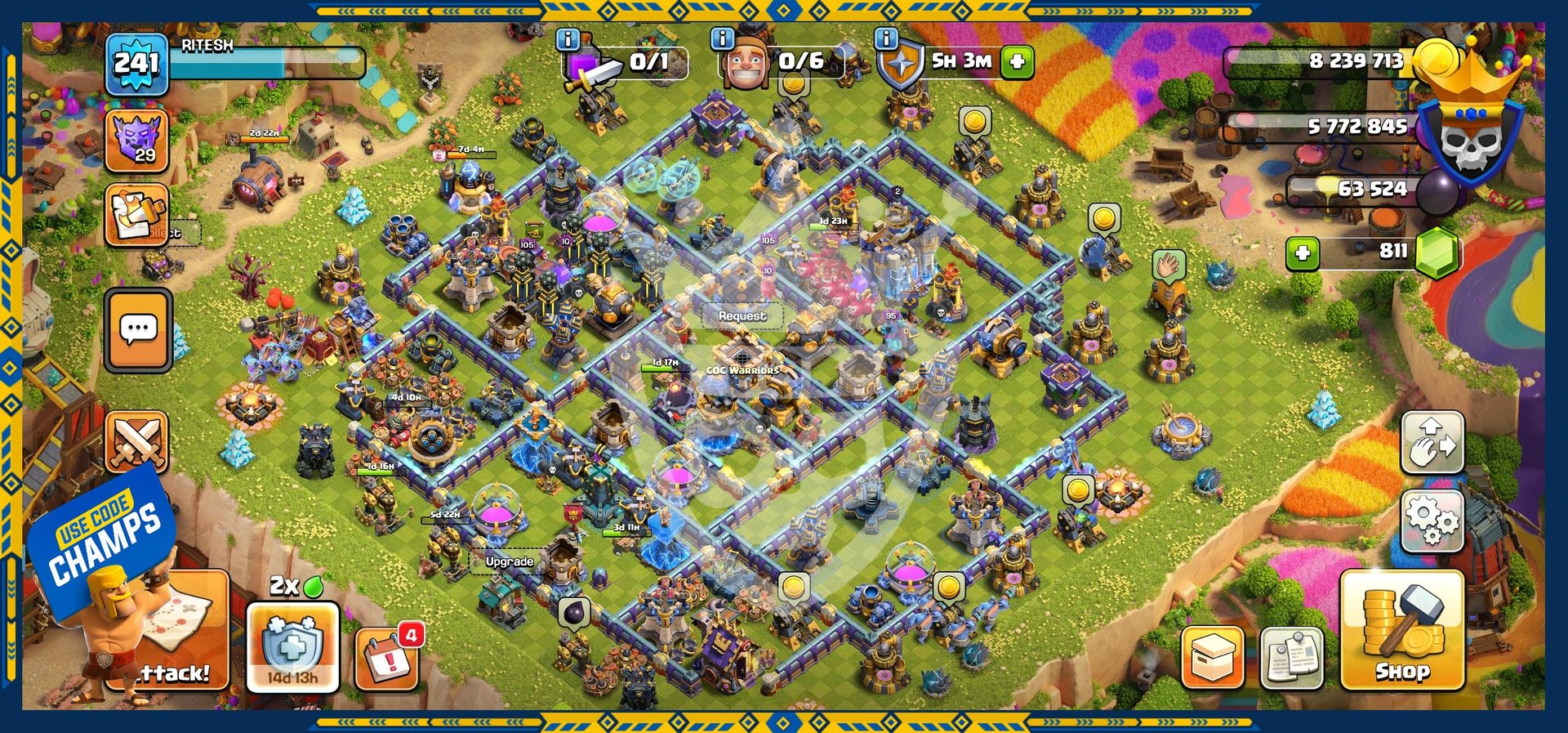View player level 241 profile badge
Viewport: 1568px width, 733px height.
(136, 64)
